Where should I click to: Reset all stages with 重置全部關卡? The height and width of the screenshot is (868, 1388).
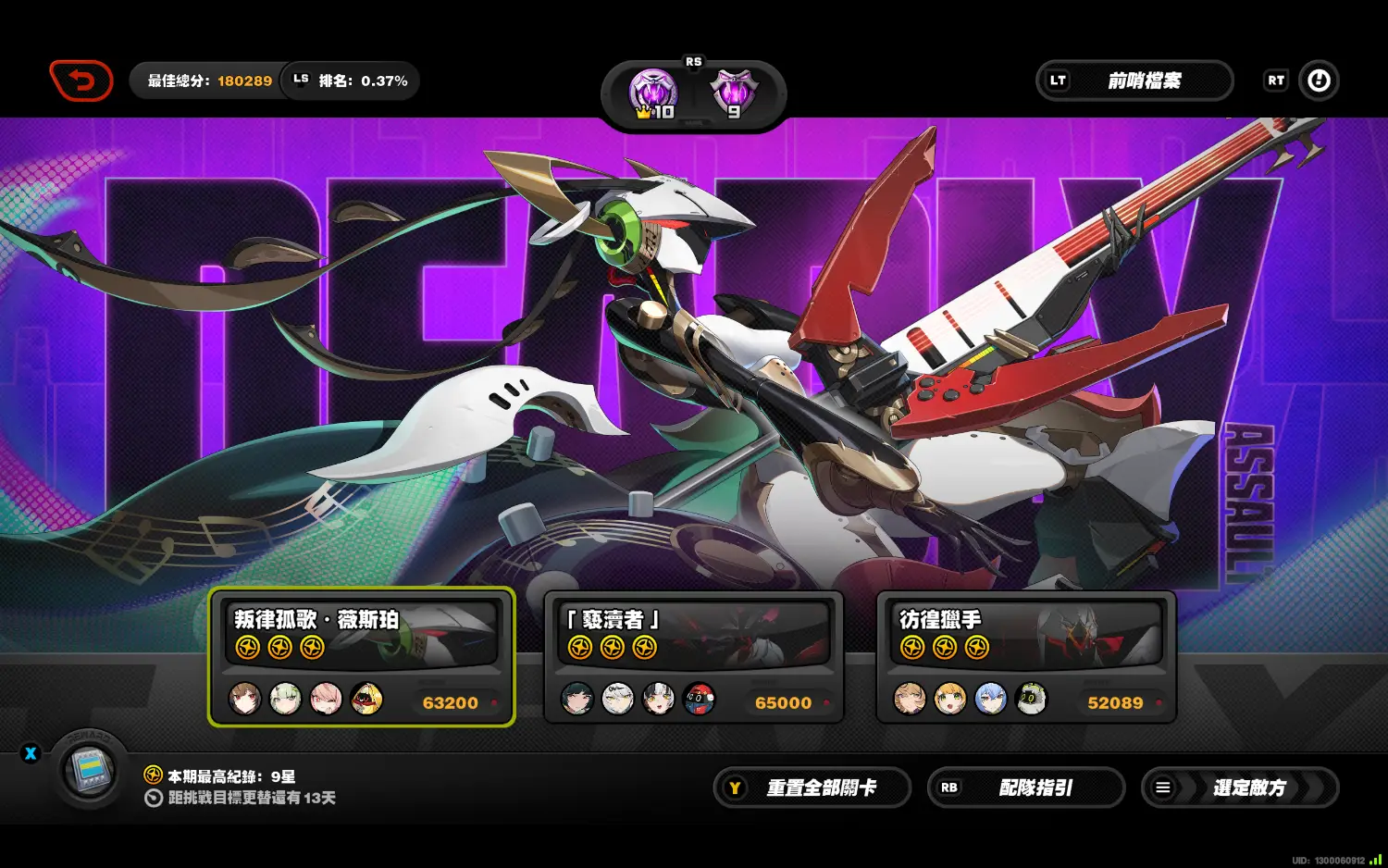(x=812, y=787)
